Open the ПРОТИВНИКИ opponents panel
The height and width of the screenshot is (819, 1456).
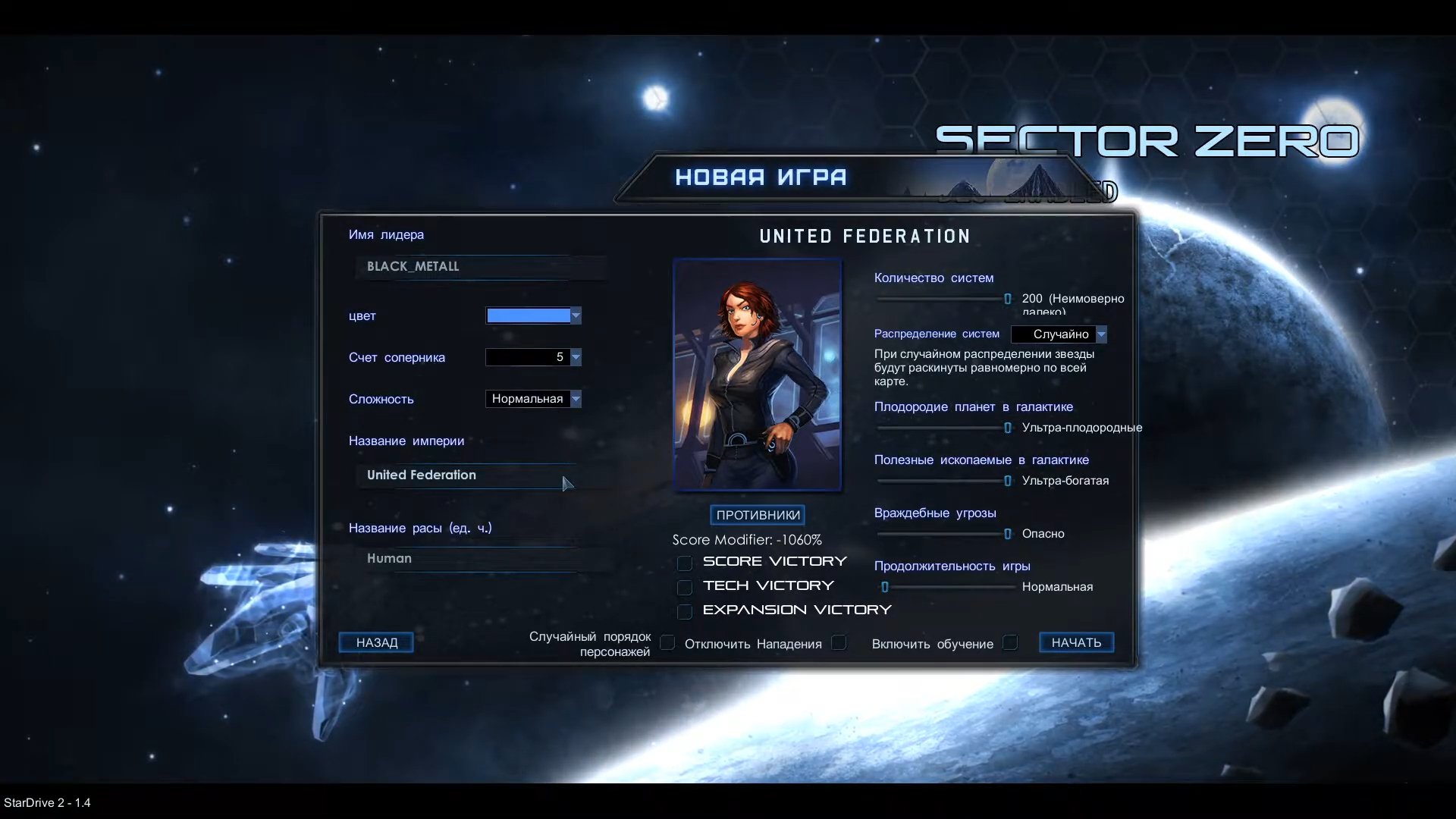pos(758,515)
